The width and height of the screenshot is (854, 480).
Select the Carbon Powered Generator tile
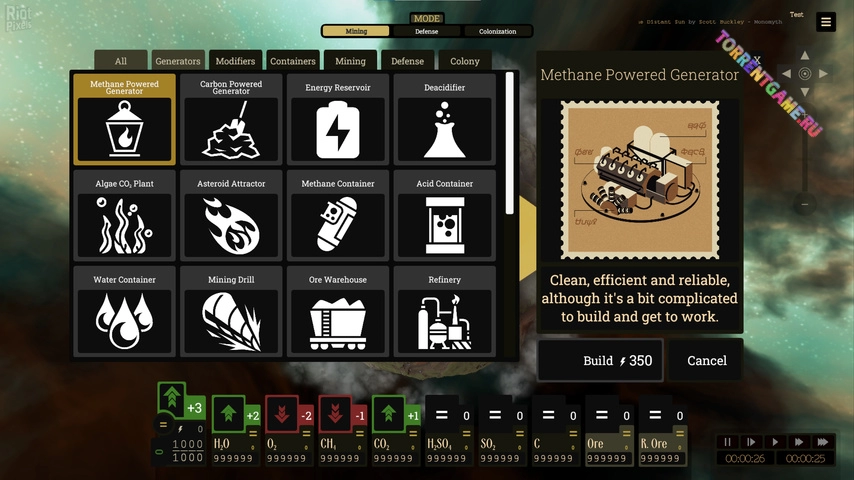tap(231, 120)
